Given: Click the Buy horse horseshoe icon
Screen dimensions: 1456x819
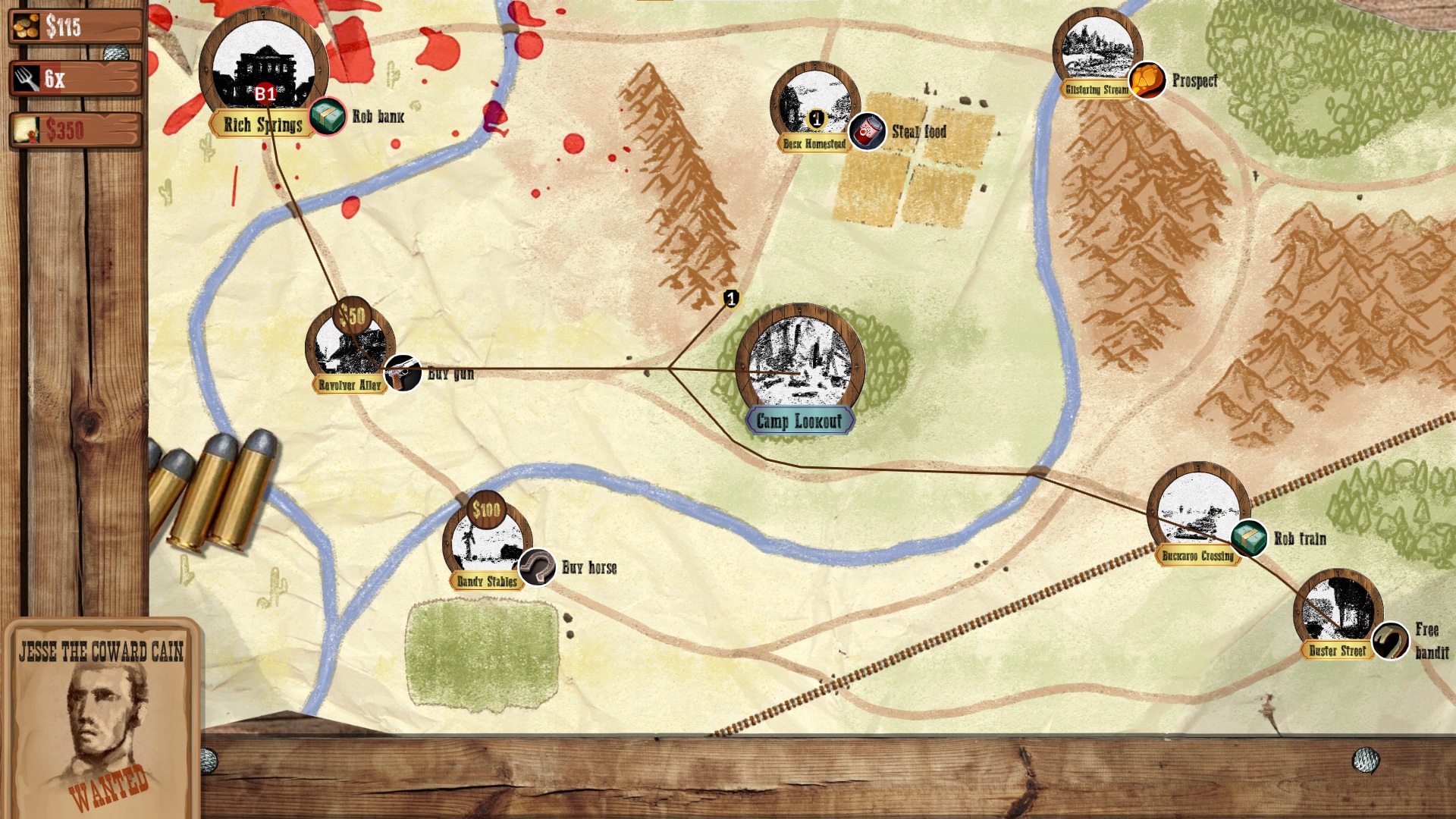Looking at the screenshot, I should (x=537, y=567).
